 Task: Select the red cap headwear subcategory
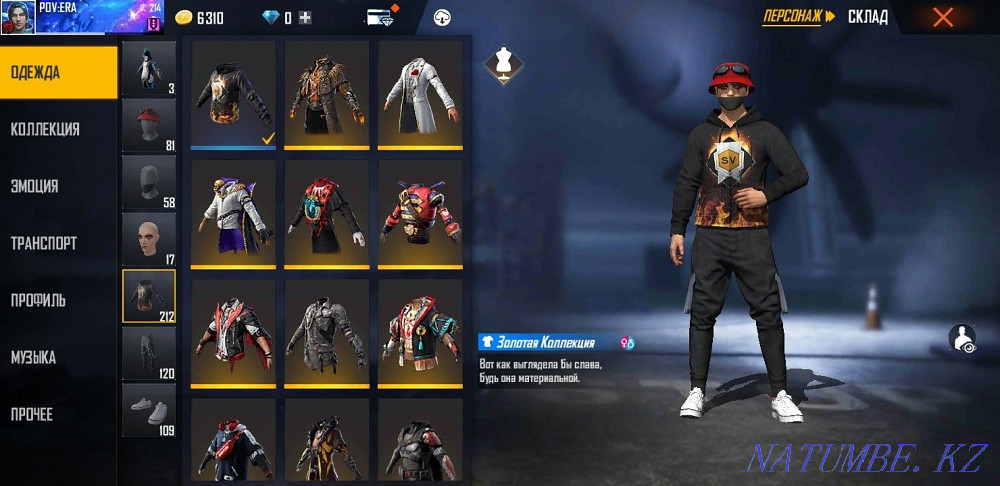click(148, 125)
